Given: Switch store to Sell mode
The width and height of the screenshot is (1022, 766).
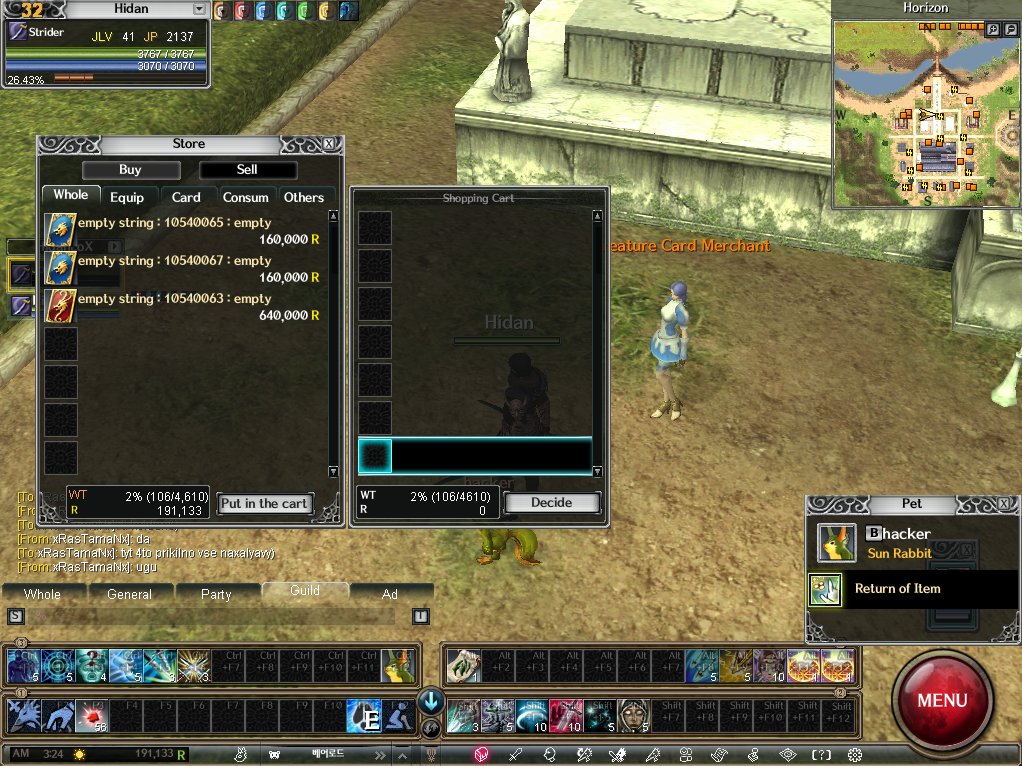Looking at the screenshot, I should [247, 170].
